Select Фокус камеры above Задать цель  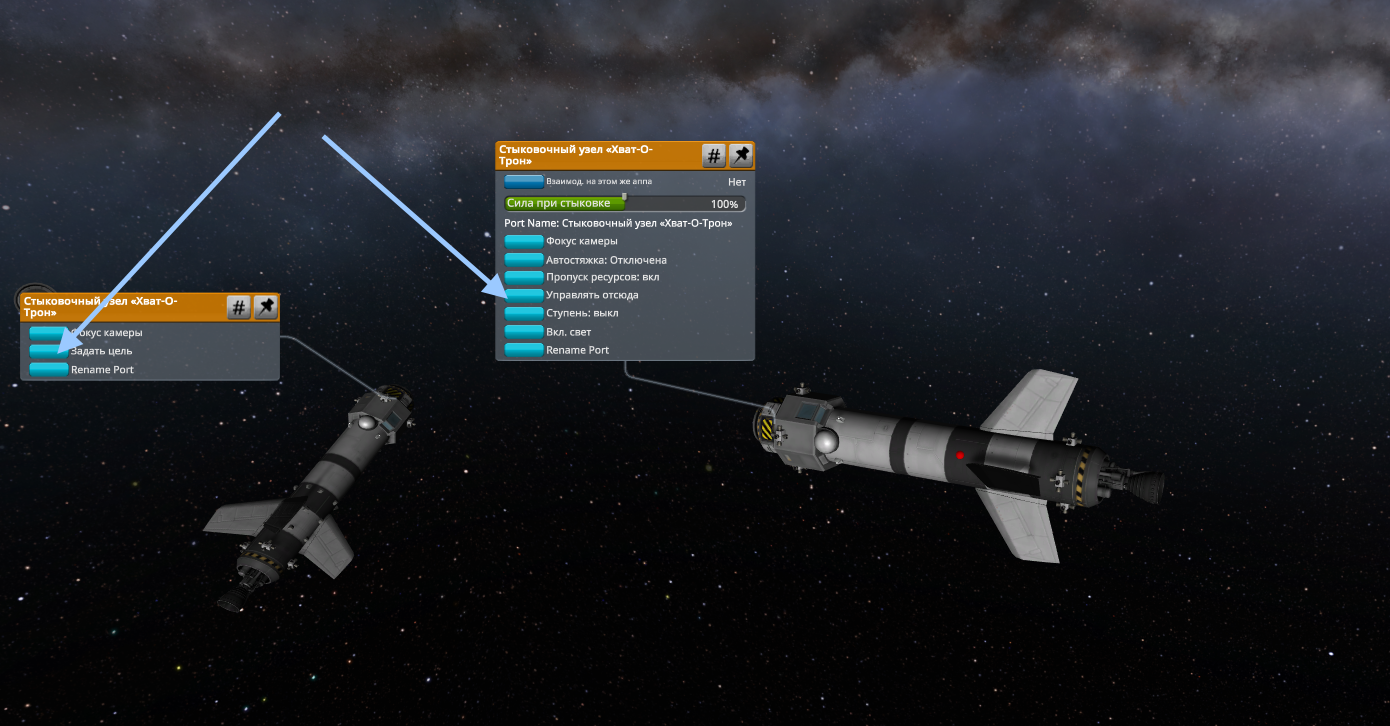48,332
